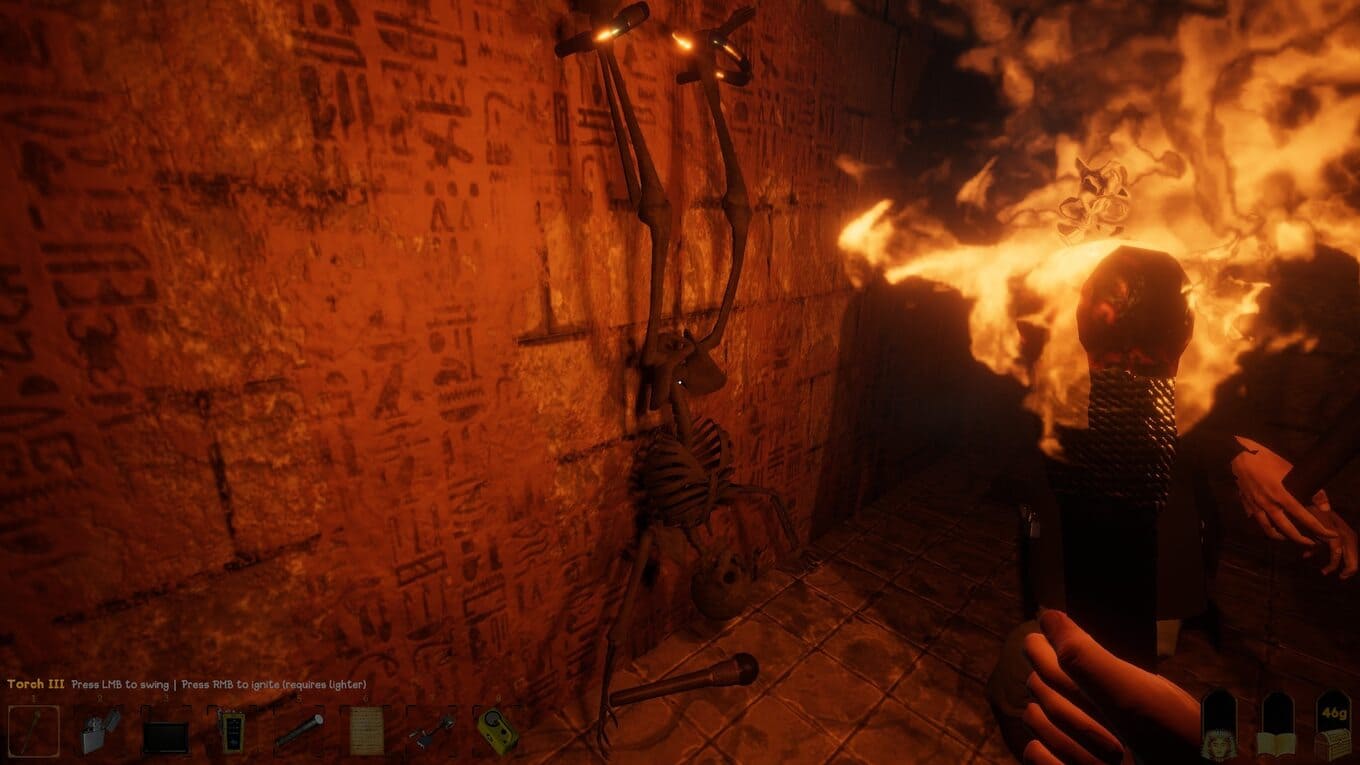Choose the paper note slot
1360x765 pixels.
tap(364, 731)
